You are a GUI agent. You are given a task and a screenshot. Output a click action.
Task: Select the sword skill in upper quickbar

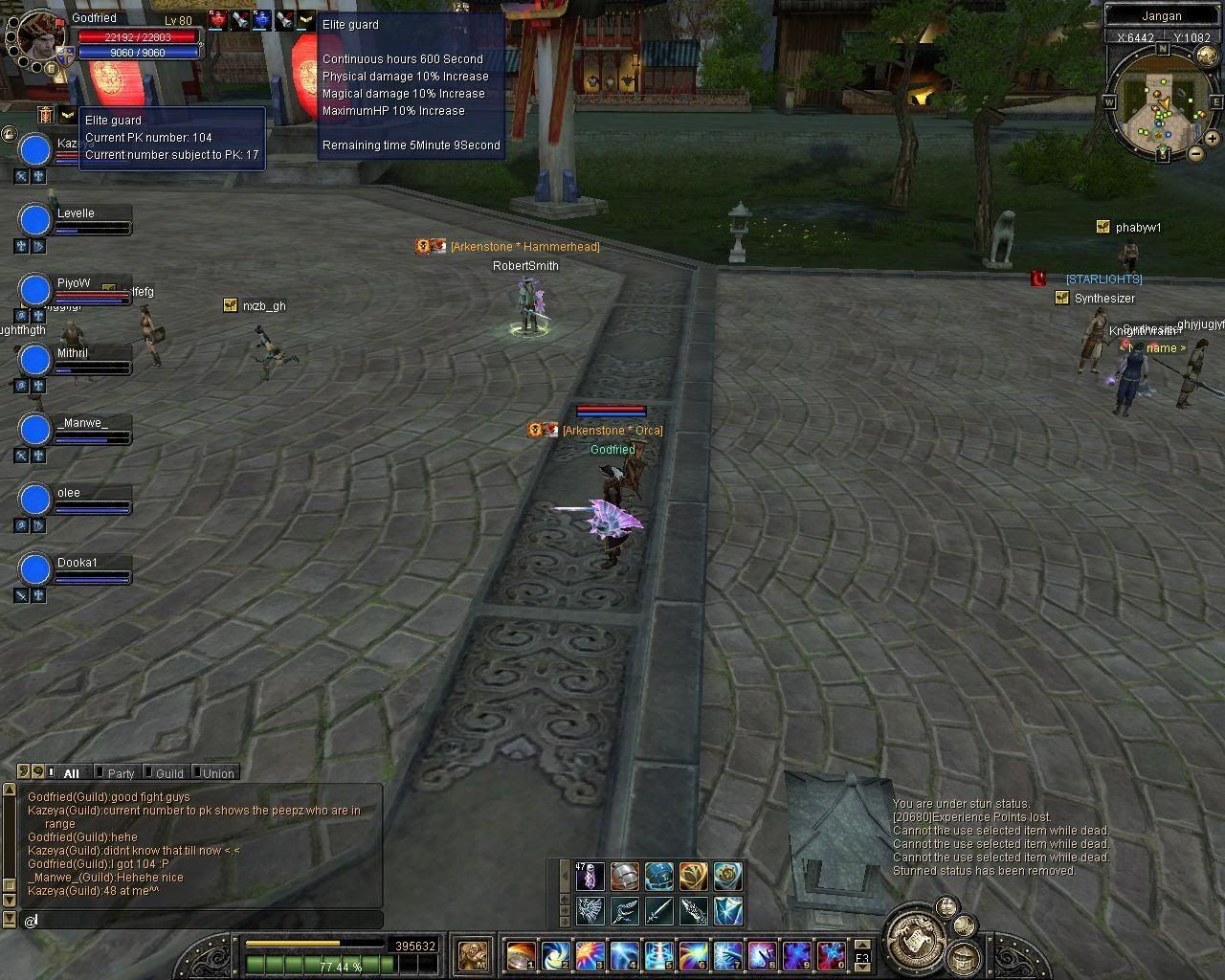[659, 910]
